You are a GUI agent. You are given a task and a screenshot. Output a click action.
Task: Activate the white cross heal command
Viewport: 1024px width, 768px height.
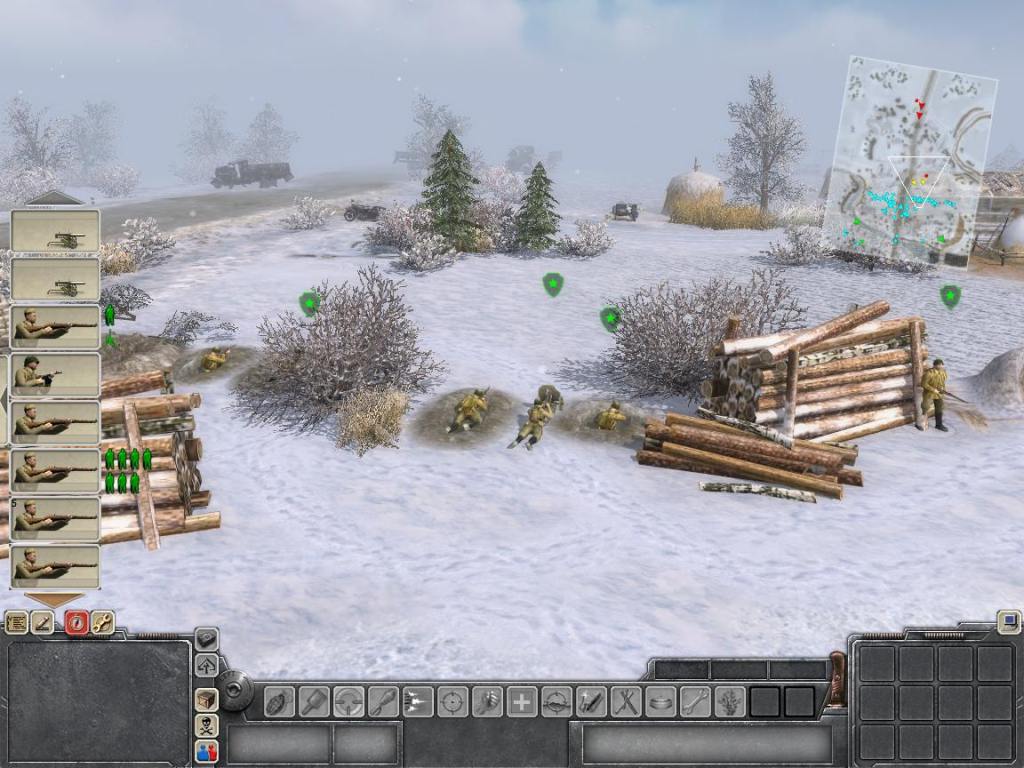tap(521, 701)
